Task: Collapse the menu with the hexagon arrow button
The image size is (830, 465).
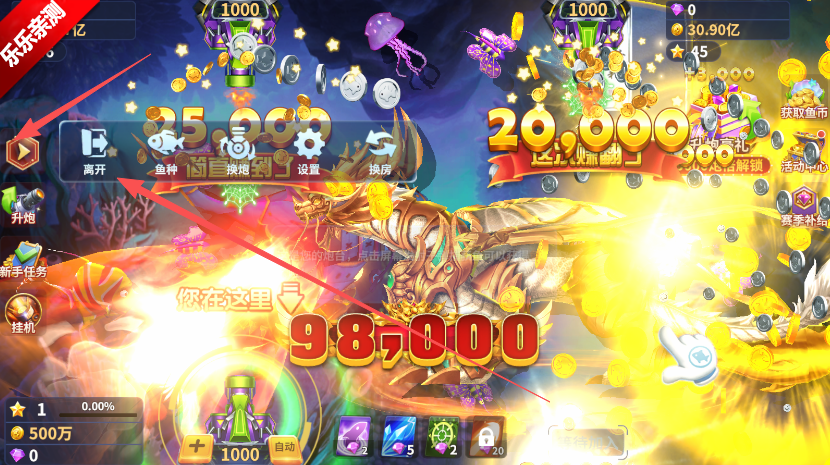Action: coord(21,152)
